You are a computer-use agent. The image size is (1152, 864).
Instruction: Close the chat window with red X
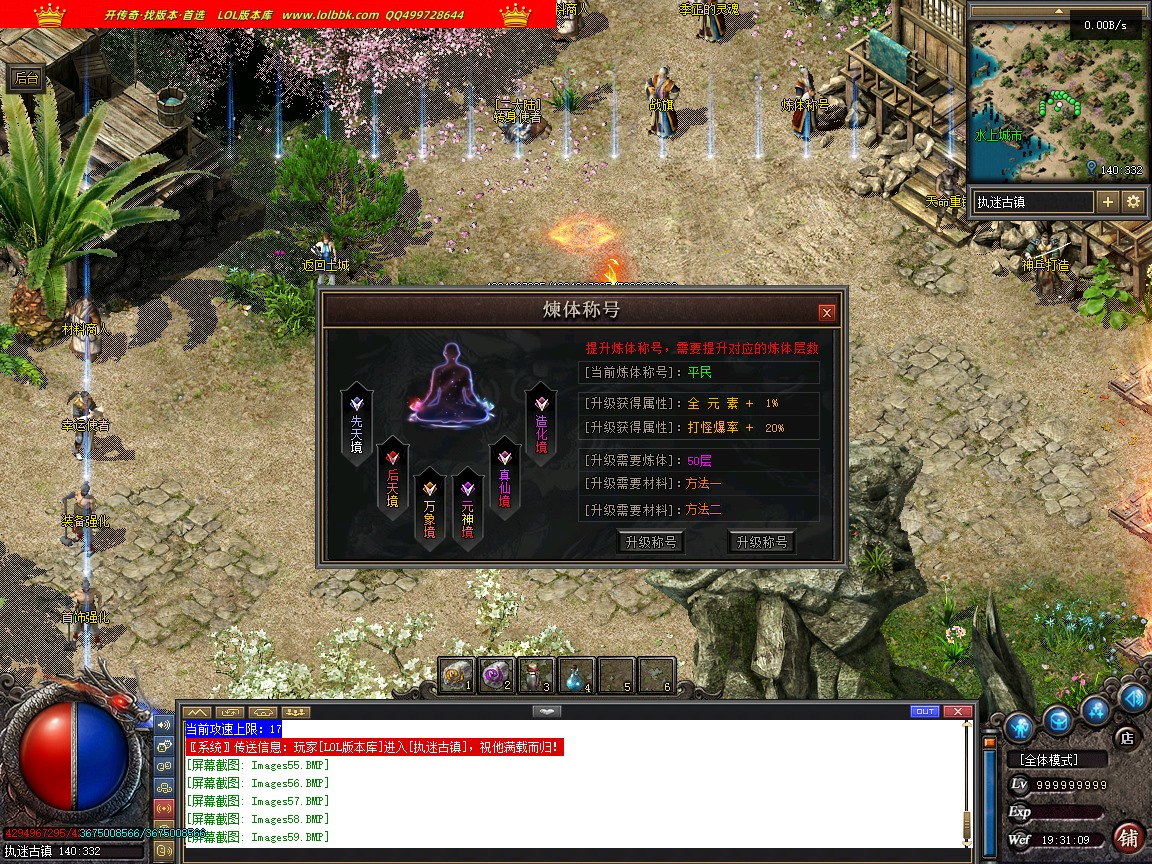click(958, 711)
